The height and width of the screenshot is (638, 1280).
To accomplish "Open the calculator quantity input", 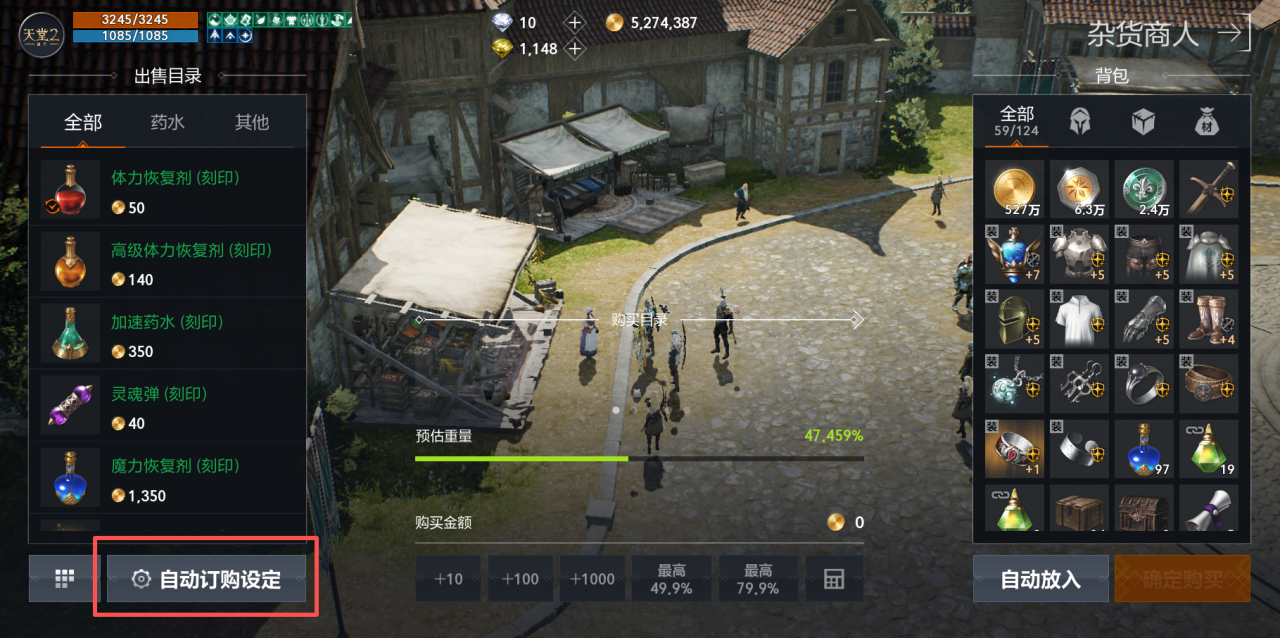I will click(x=834, y=579).
